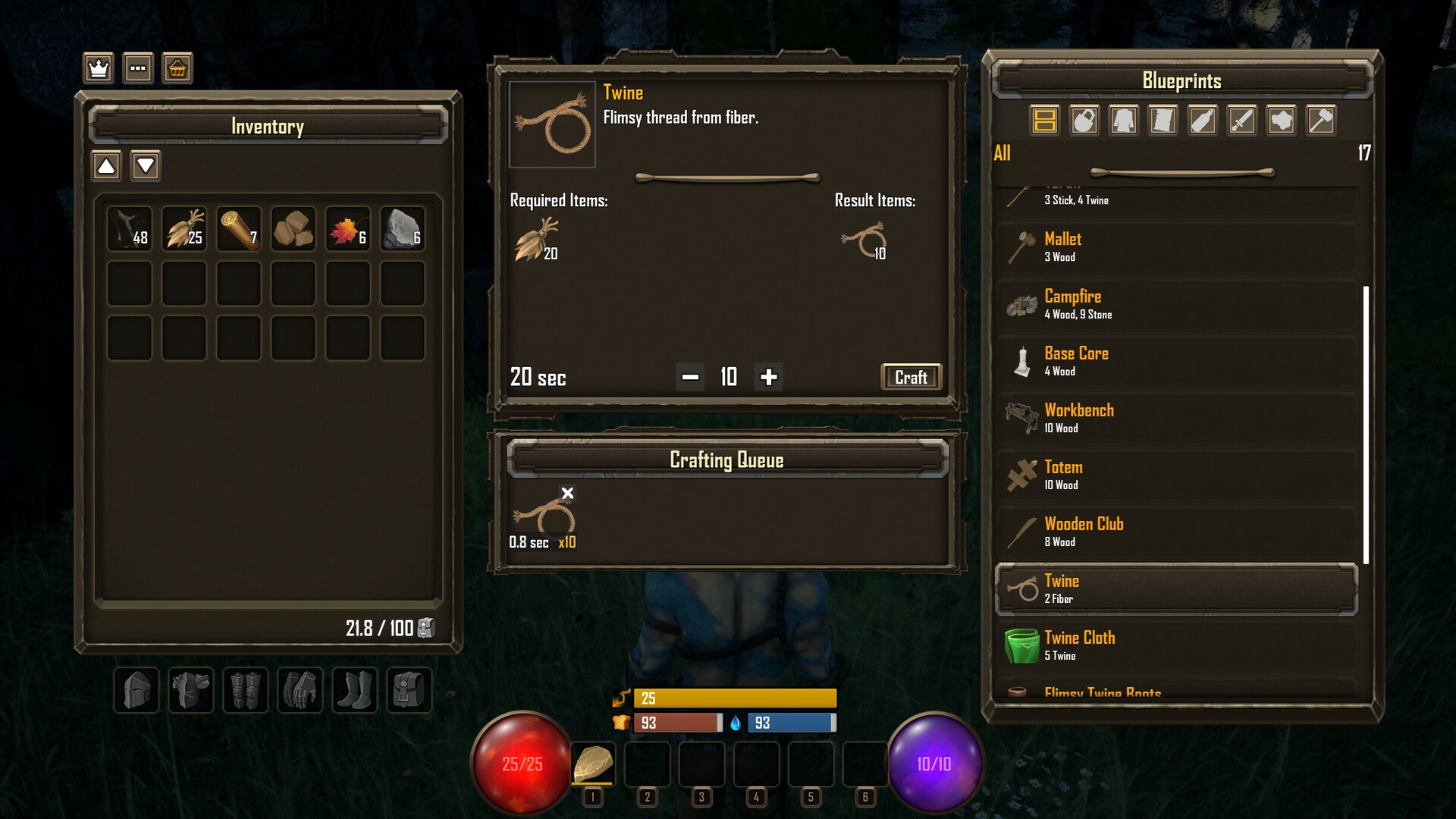Screen dimensions: 1456x819
Task: Choose the Twine Cloth blueprint
Action: coord(1177,645)
